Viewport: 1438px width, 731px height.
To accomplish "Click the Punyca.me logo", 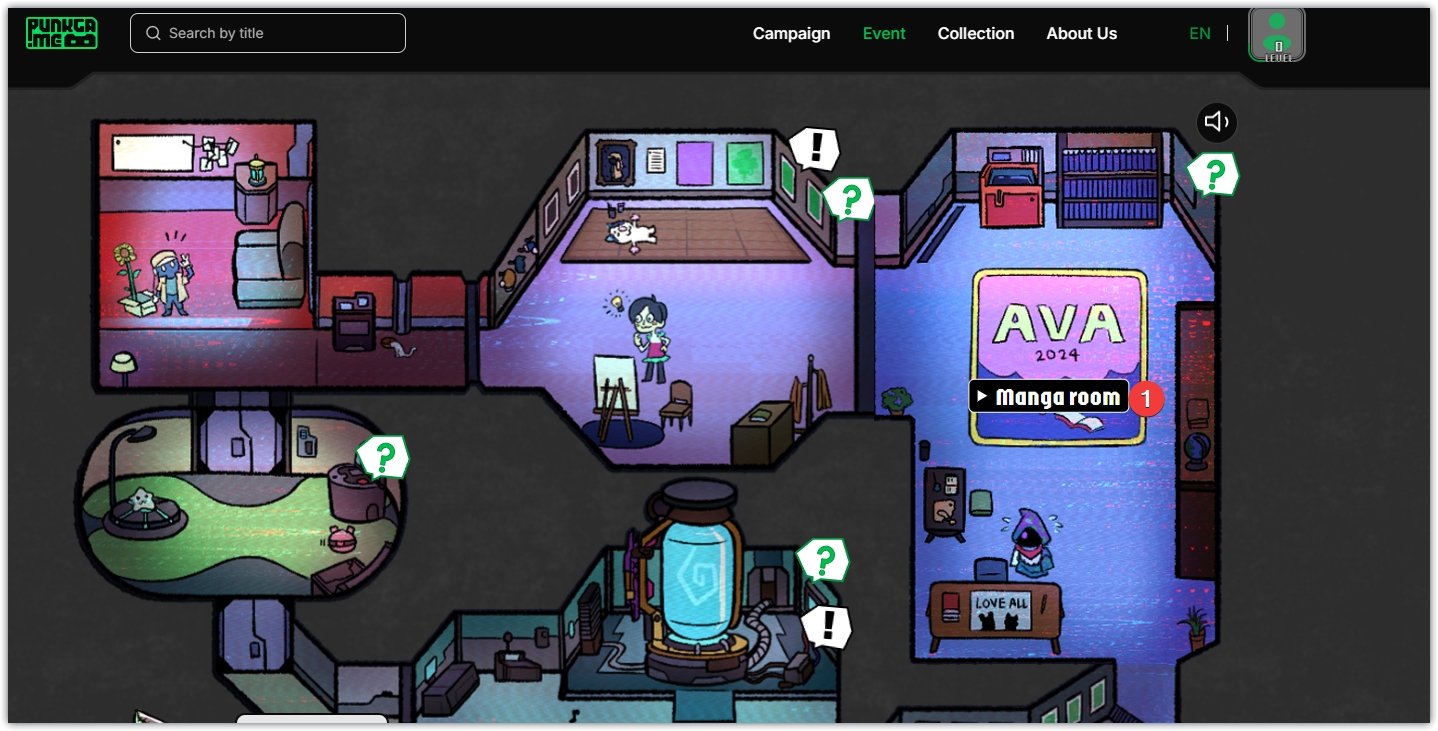I will (x=61, y=33).
